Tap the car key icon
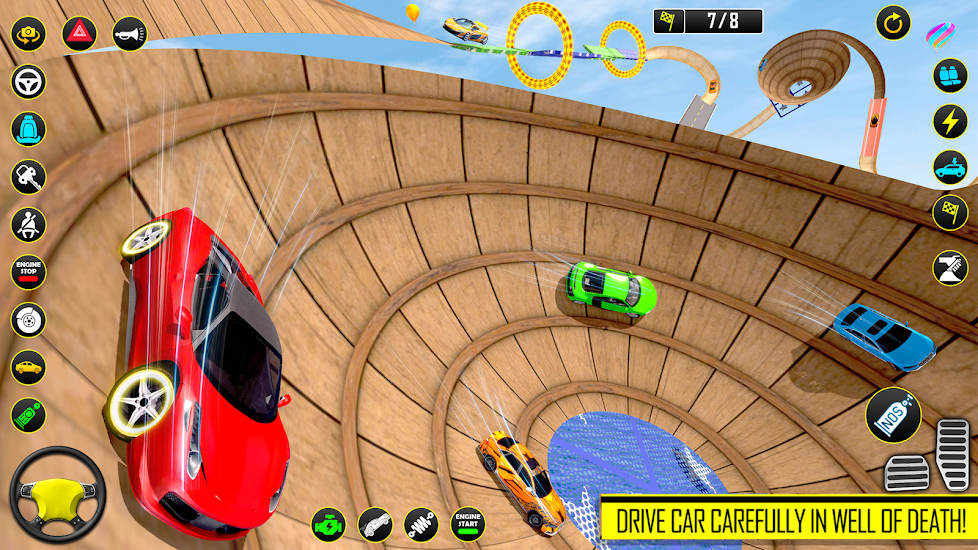This screenshot has width=978, height=550. (28, 177)
